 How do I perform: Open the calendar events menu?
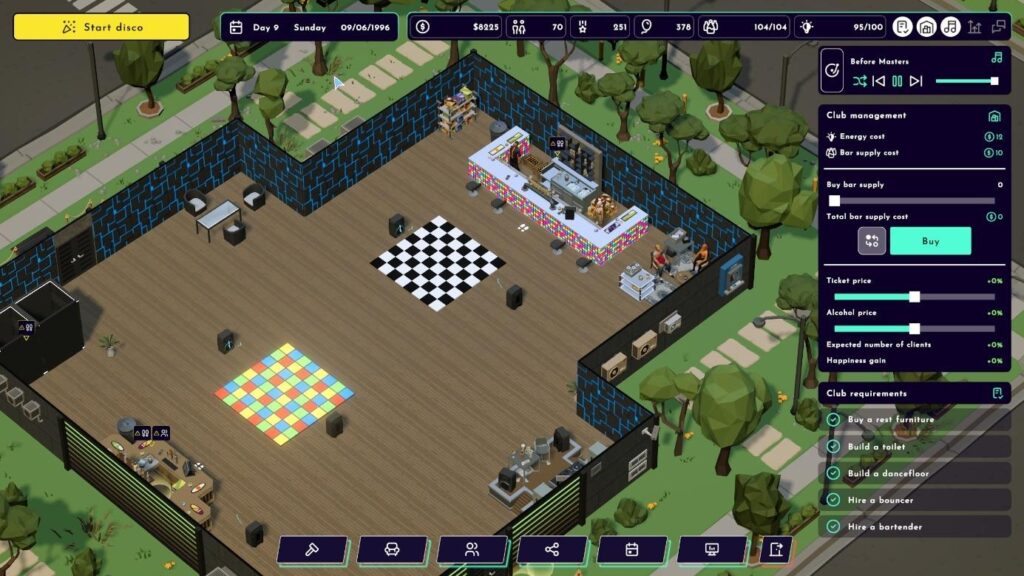[x=632, y=549]
